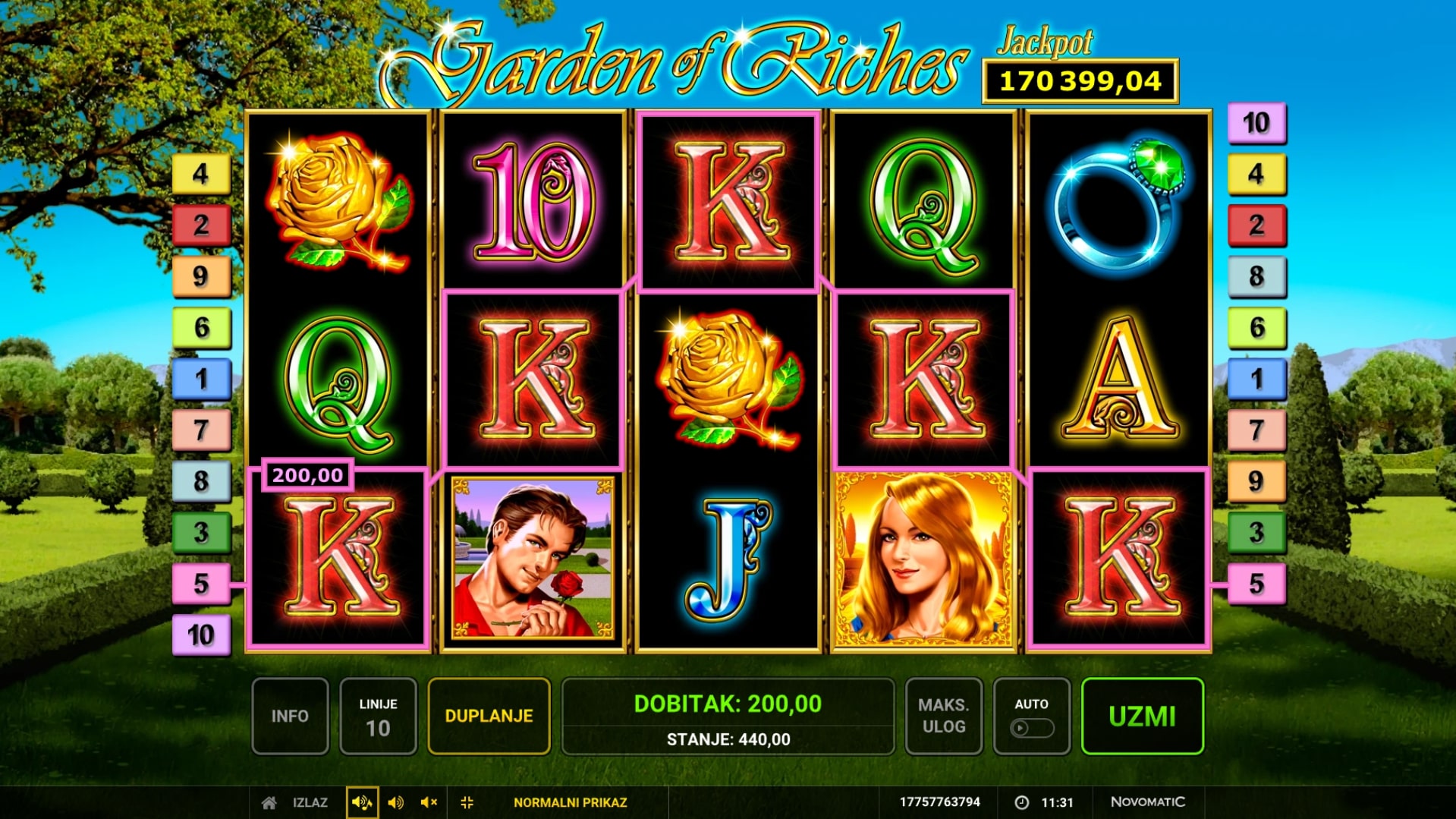Select the sound effects only speaker icon
This screenshot has width=1456, height=819.
coord(395,802)
